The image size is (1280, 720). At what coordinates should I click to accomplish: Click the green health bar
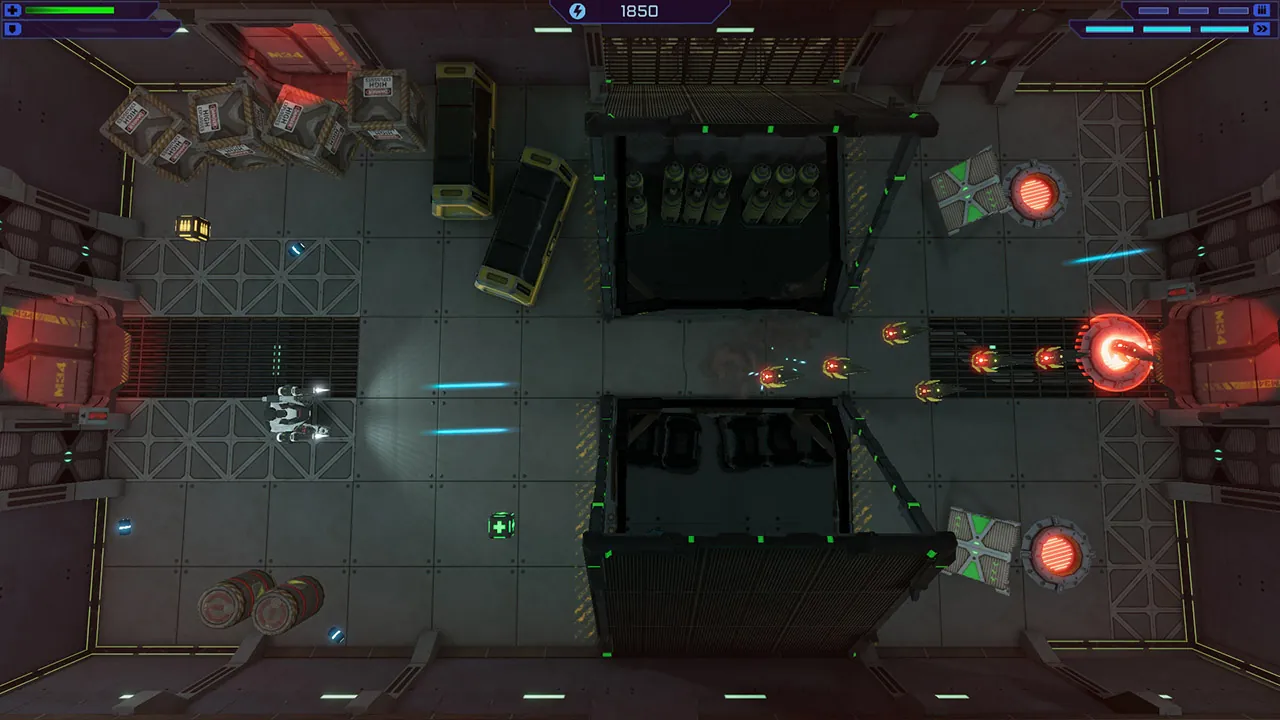point(70,10)
